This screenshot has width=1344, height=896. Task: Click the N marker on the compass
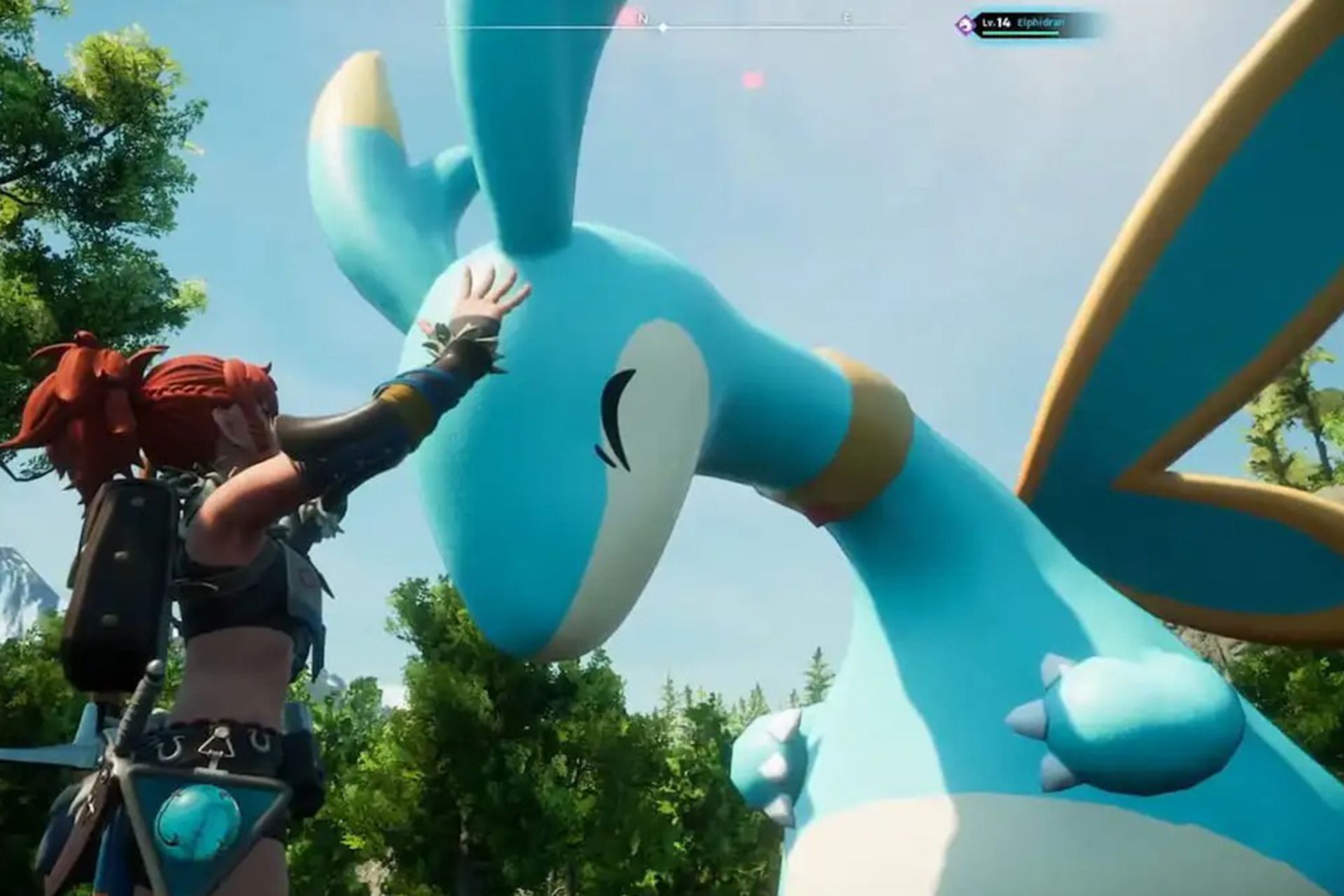[x=643, y=20]
